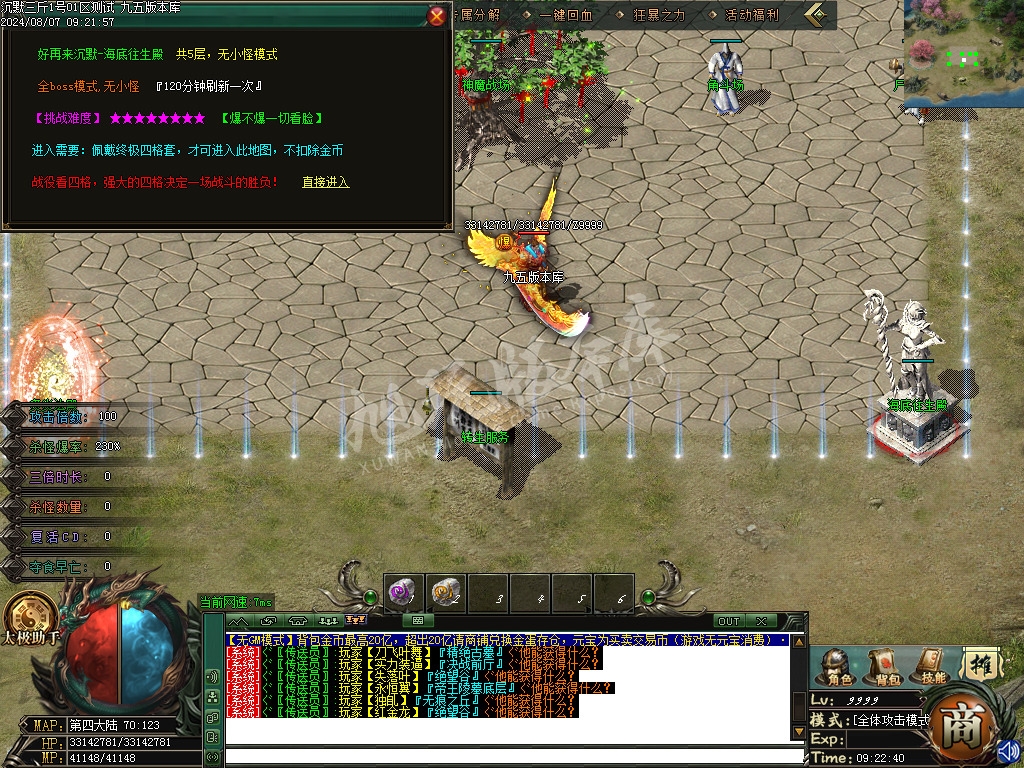Click the OUT button above chat
1024x768 pixels.
pos(729,621)
